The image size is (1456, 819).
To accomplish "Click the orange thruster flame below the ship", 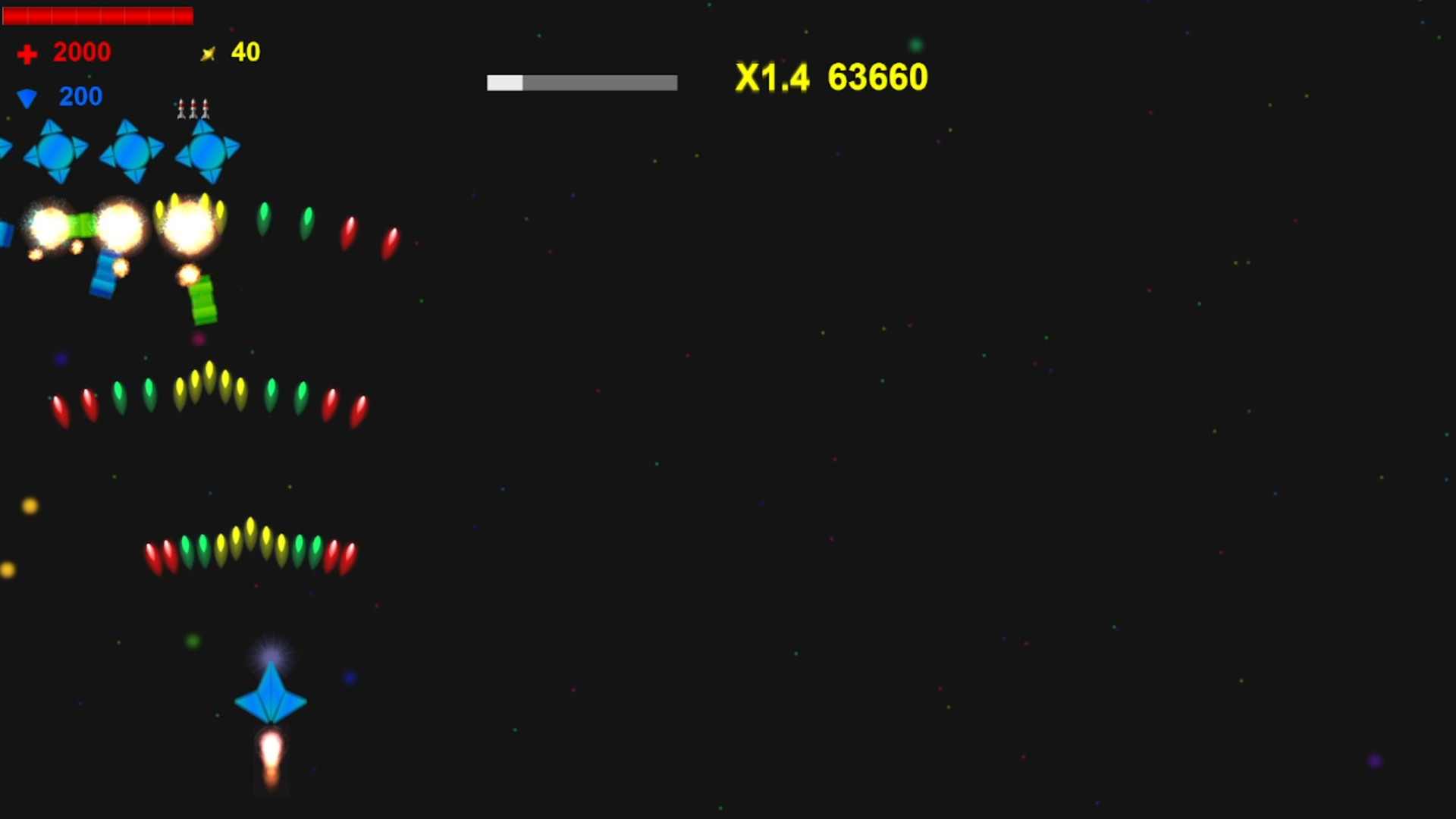I will click(x=271, y=758).
